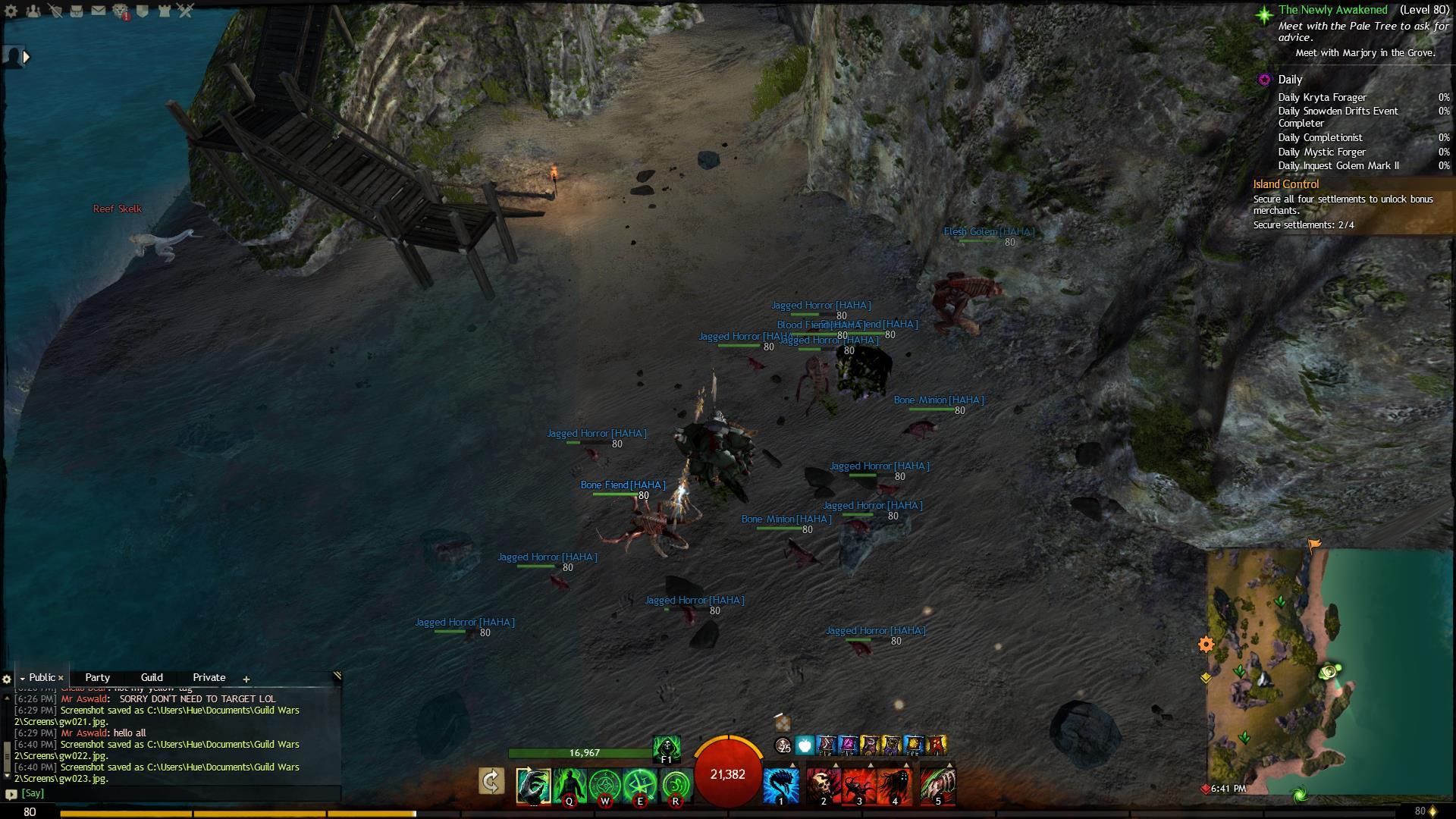Image resolution: width=1456 pixels, height=819 pixels.
Task: Switch to the Guild chat tab
Action: coord(152,677)
